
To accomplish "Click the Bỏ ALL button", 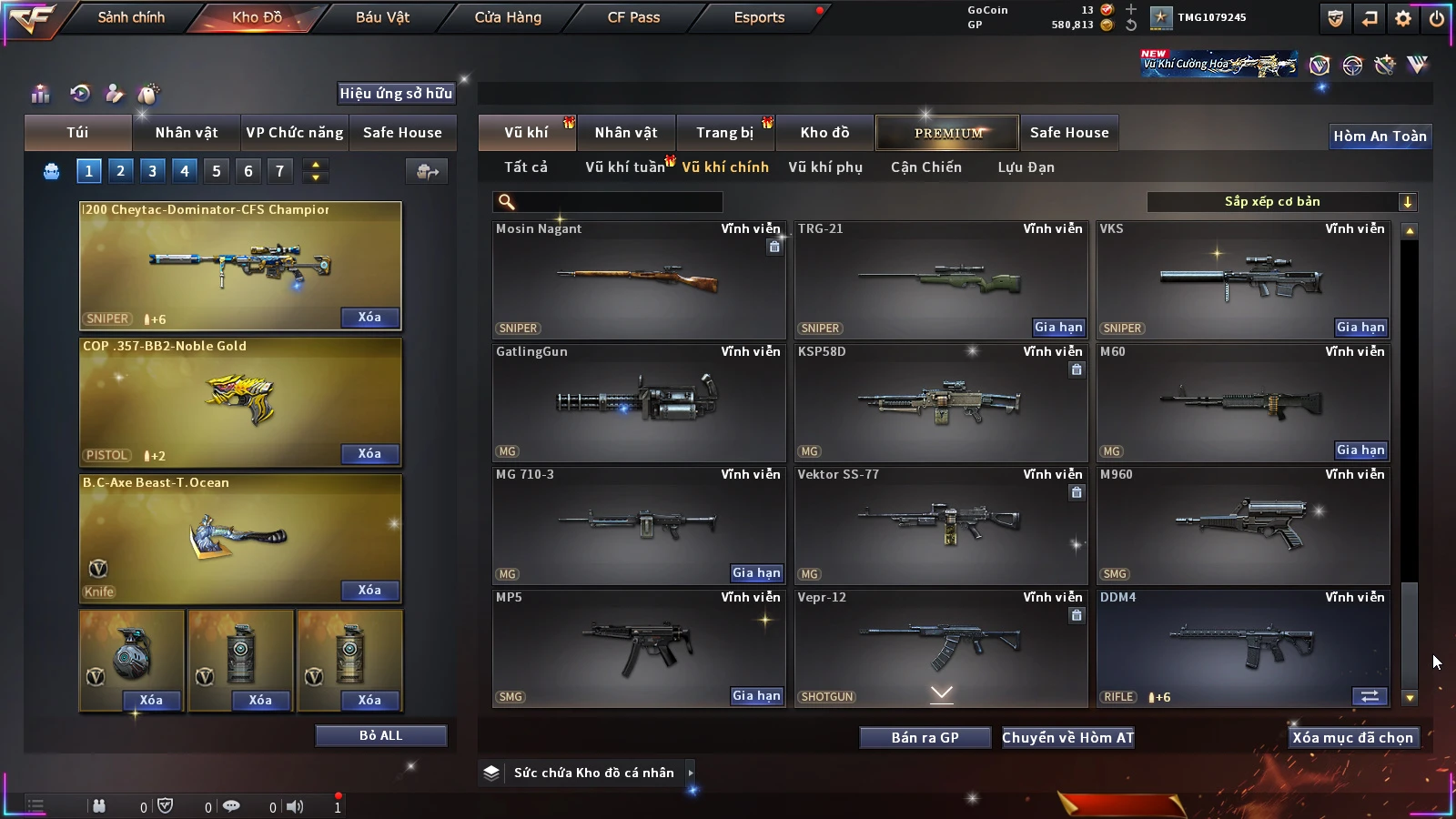I will (380, 736).
